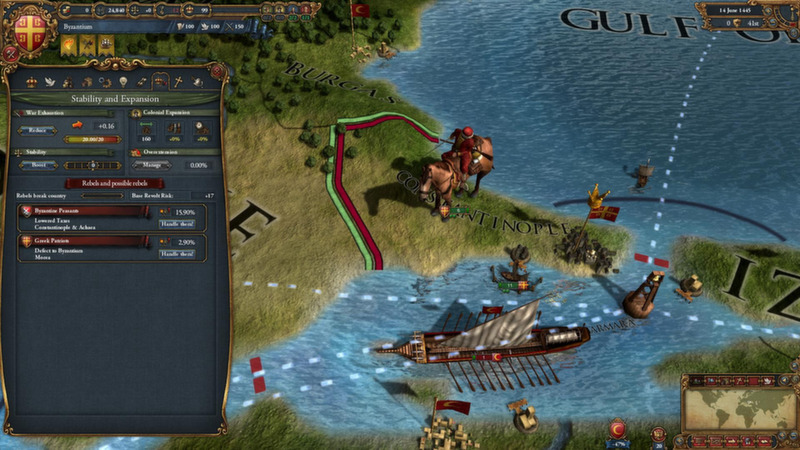Image resolution: width=800 pixels, height=450 pixels.
Task: Select the Ottoman crescent flag badge
Action: tap(617, 429)
